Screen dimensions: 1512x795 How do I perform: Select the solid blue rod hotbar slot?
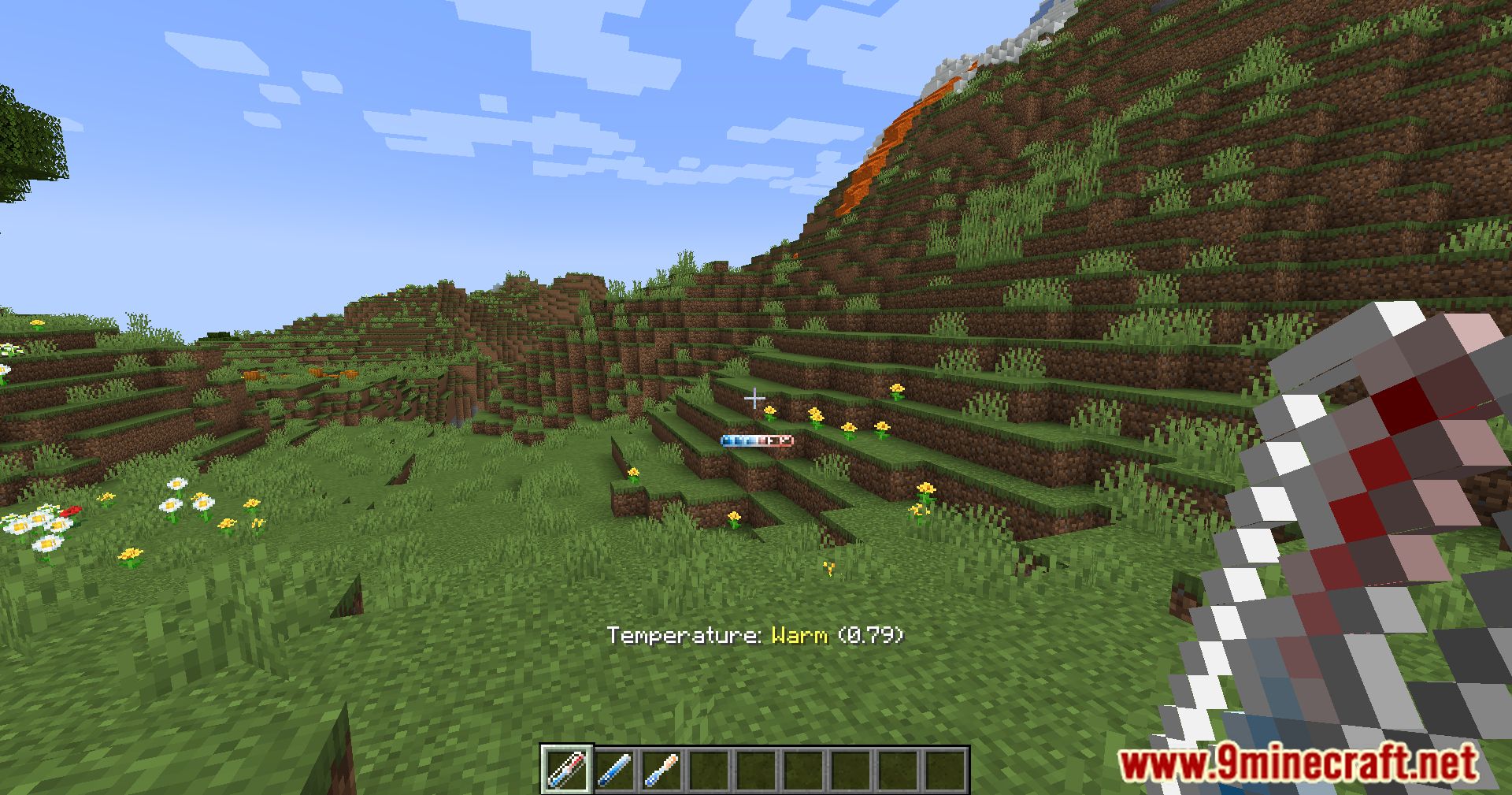(613, 769)
